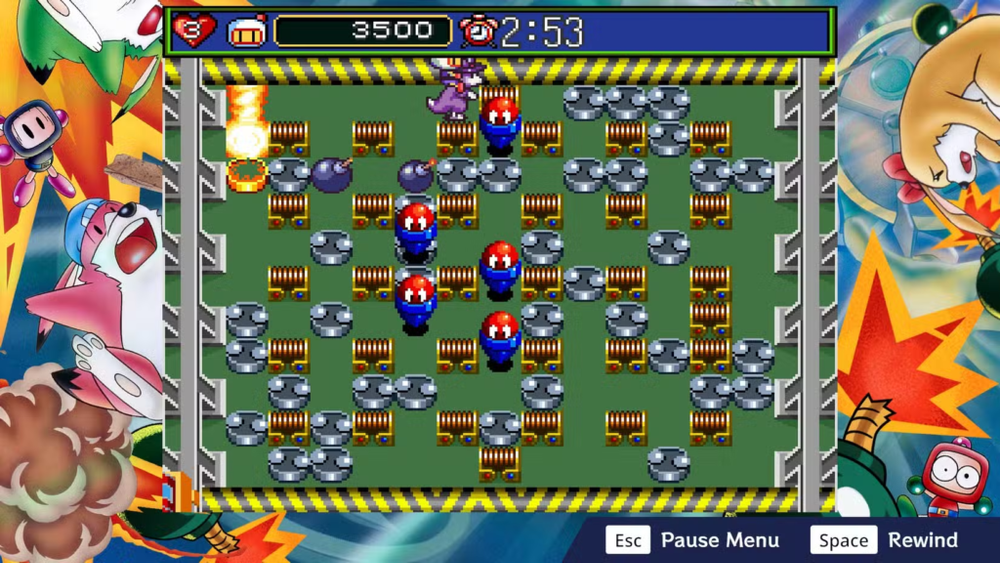Select the heart lives icon
This screenshot has width=1000, height=563.
pyautogui.click(x=193, y=31)
